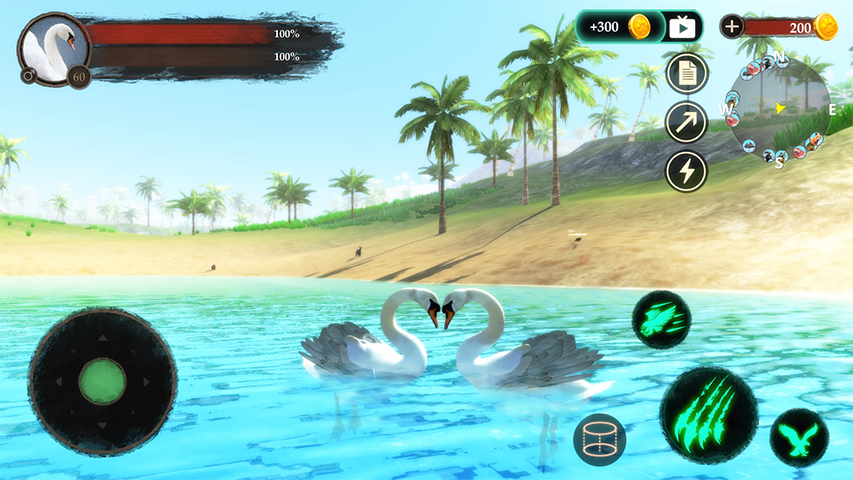This screenshot has height=480, width=853.
Task: Open the document quest log icon
Action: 687,73
